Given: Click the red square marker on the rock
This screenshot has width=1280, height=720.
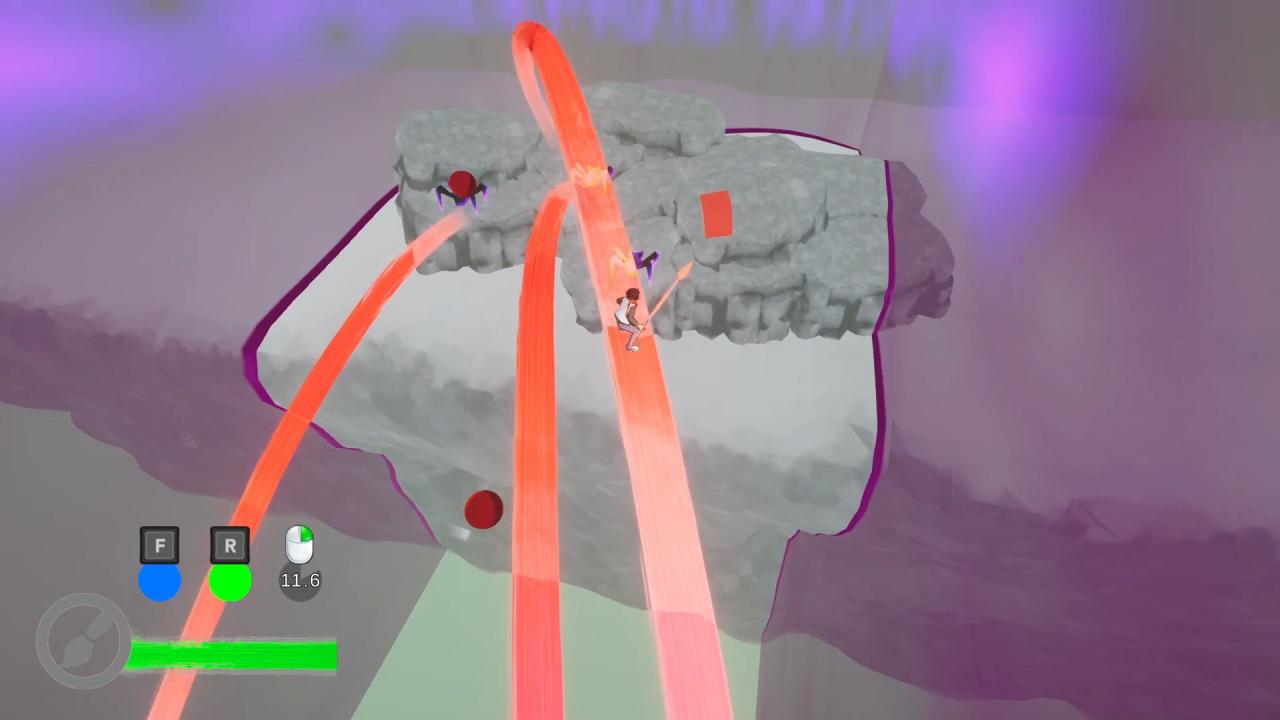Looking at the screenshot, I should 716,214.
